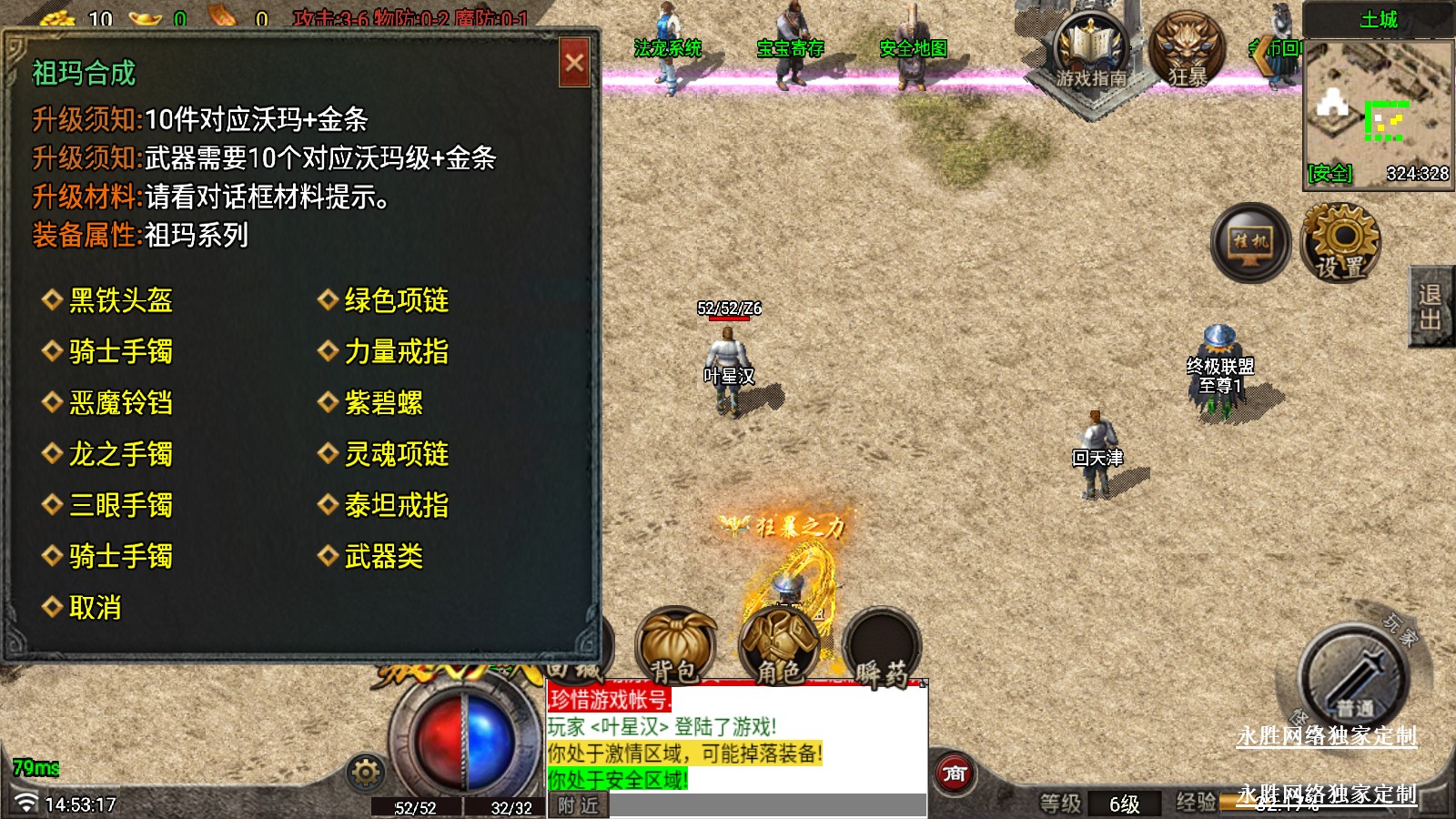Image resolution: width=1456 pixels, height=819 pixels.
Task: Open the 角色 character panel
Action: 780,645
